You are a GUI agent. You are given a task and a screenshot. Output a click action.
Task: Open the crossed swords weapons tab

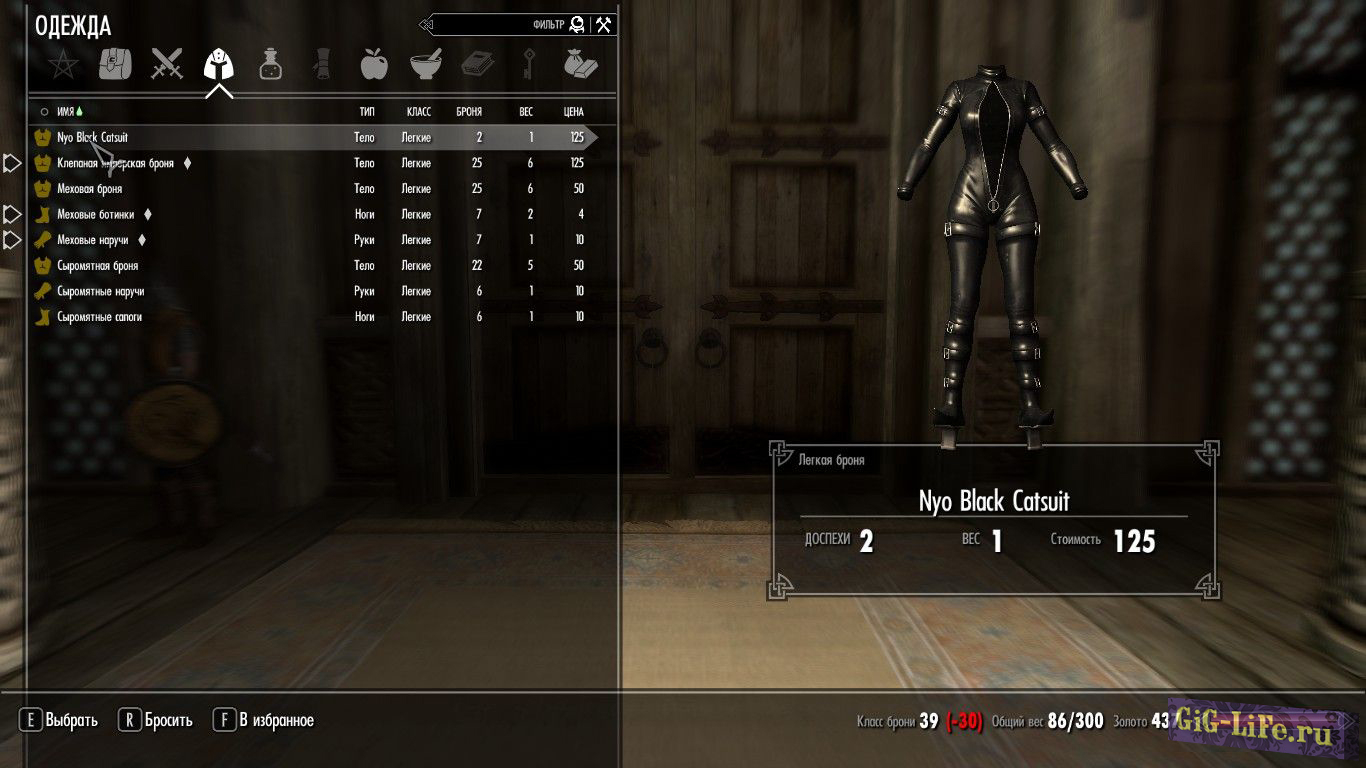tap(167, 65)
